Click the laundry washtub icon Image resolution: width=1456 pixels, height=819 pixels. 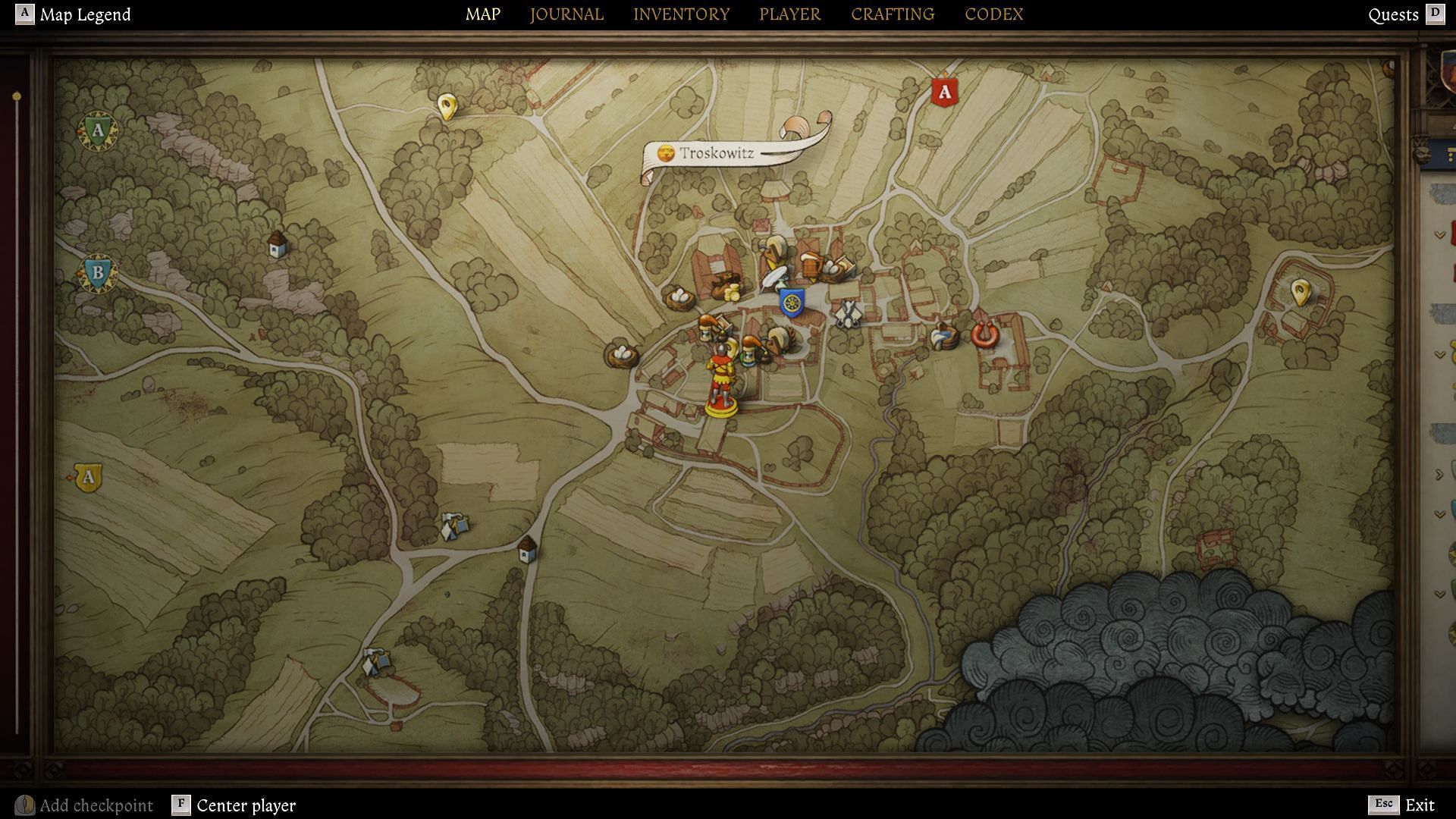(943, 335)
